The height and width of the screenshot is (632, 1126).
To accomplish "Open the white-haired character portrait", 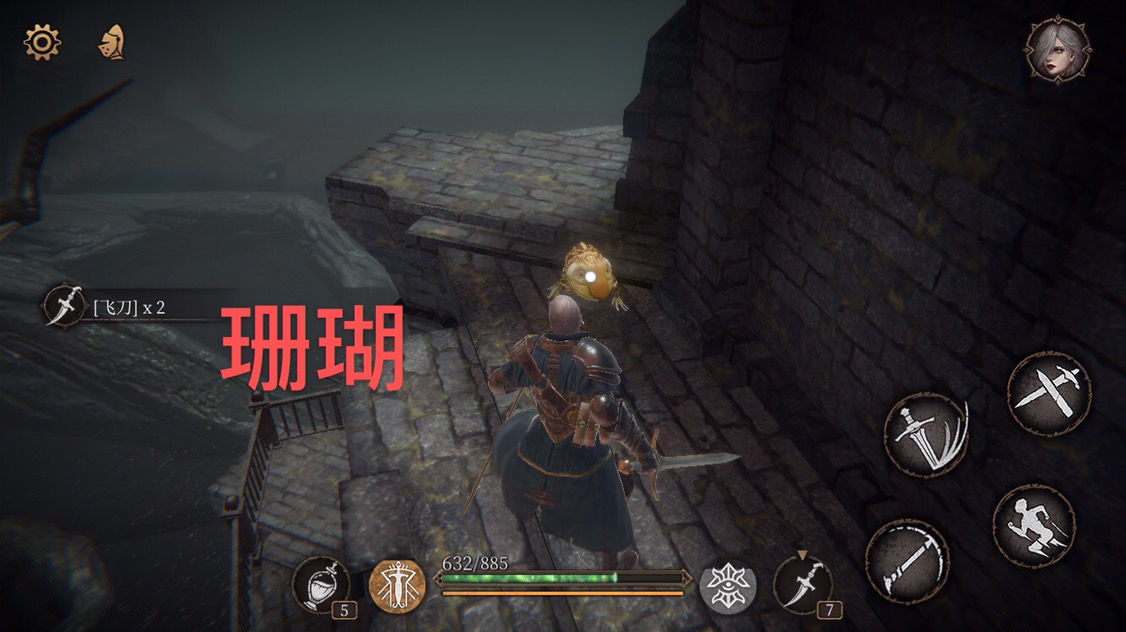I will [x=1058, y=49].
